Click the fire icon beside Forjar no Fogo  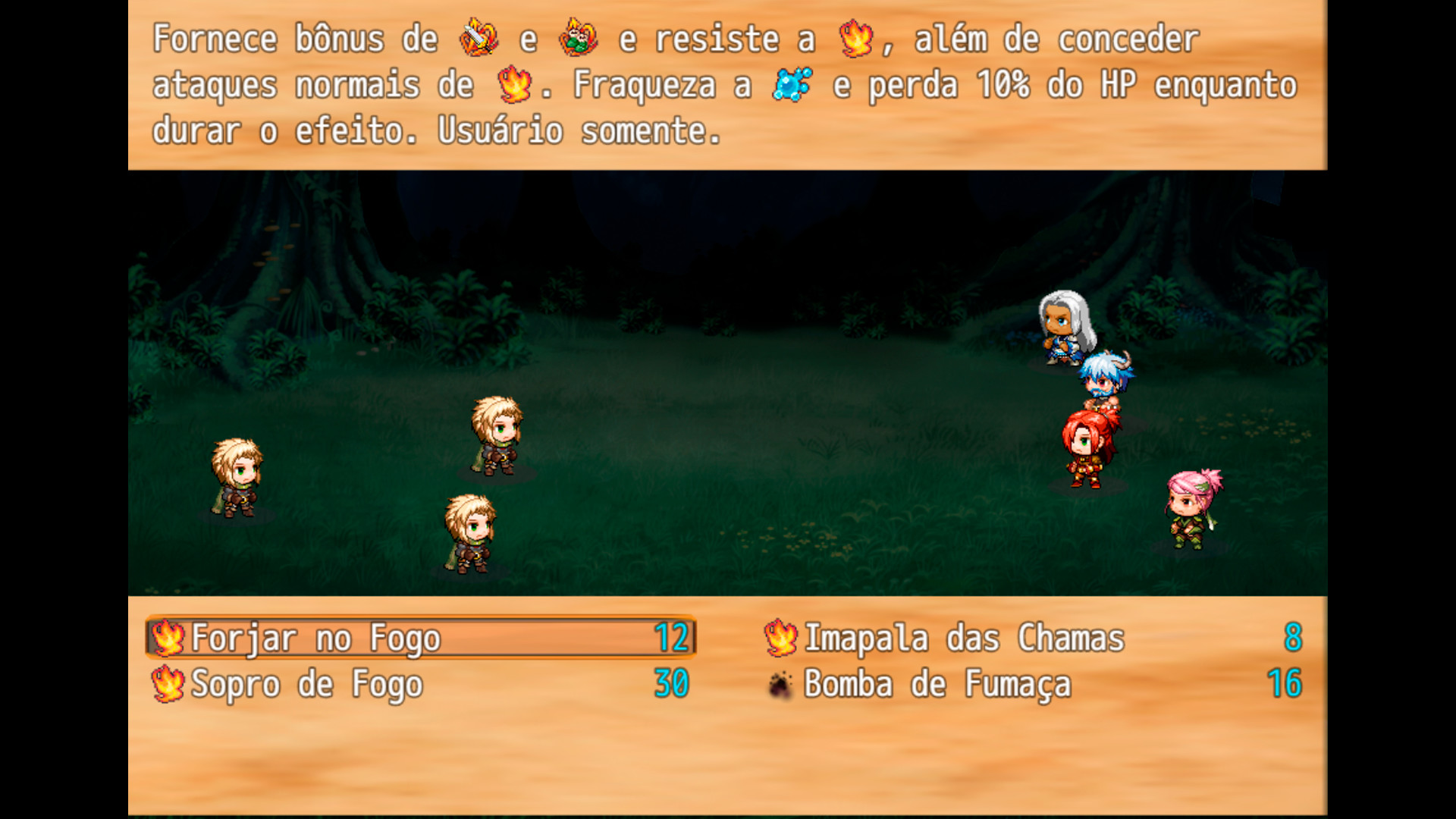tap(168, 638)
